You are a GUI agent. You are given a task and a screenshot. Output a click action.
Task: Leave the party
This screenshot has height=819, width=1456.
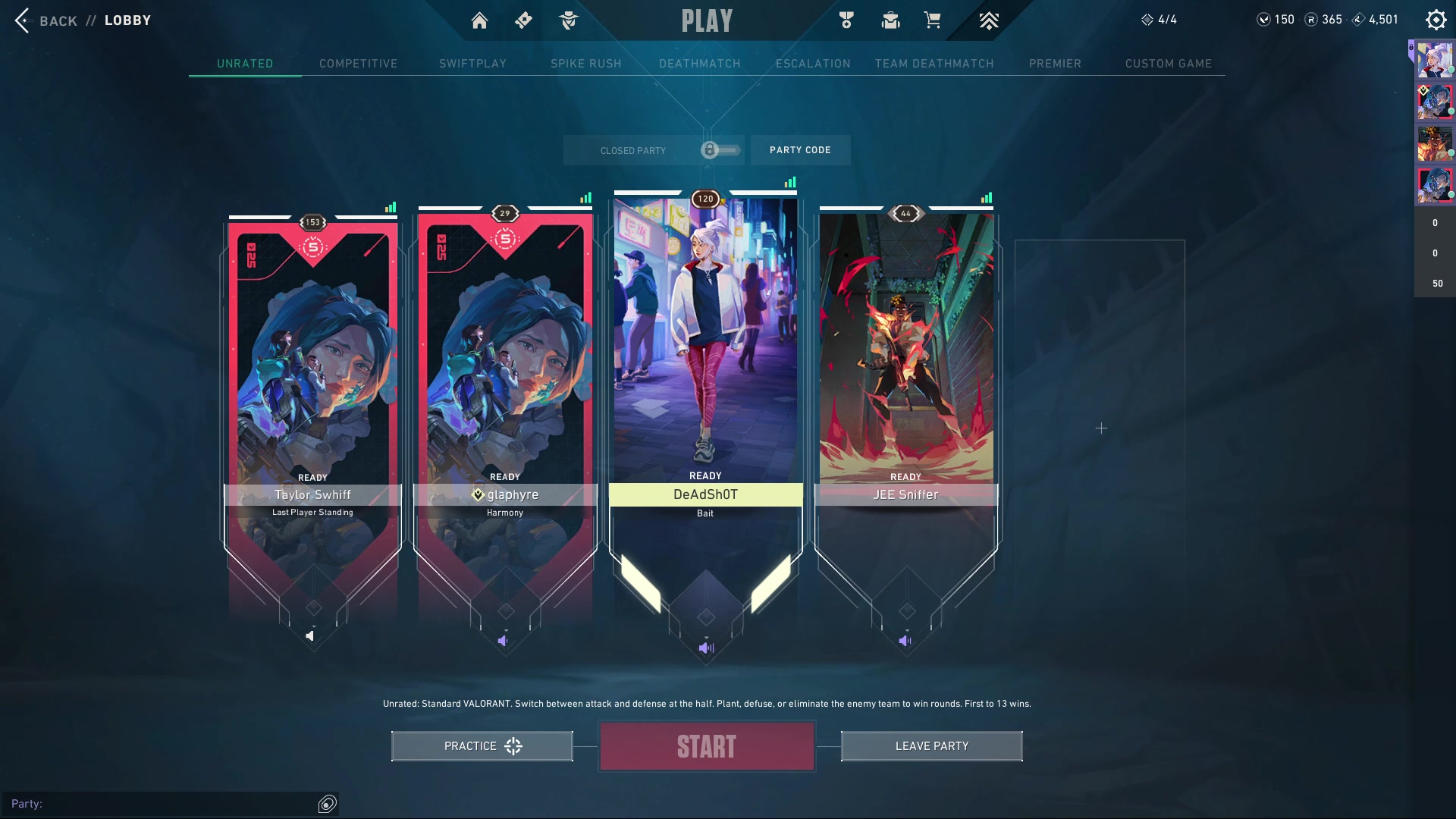tap(931, 746)
